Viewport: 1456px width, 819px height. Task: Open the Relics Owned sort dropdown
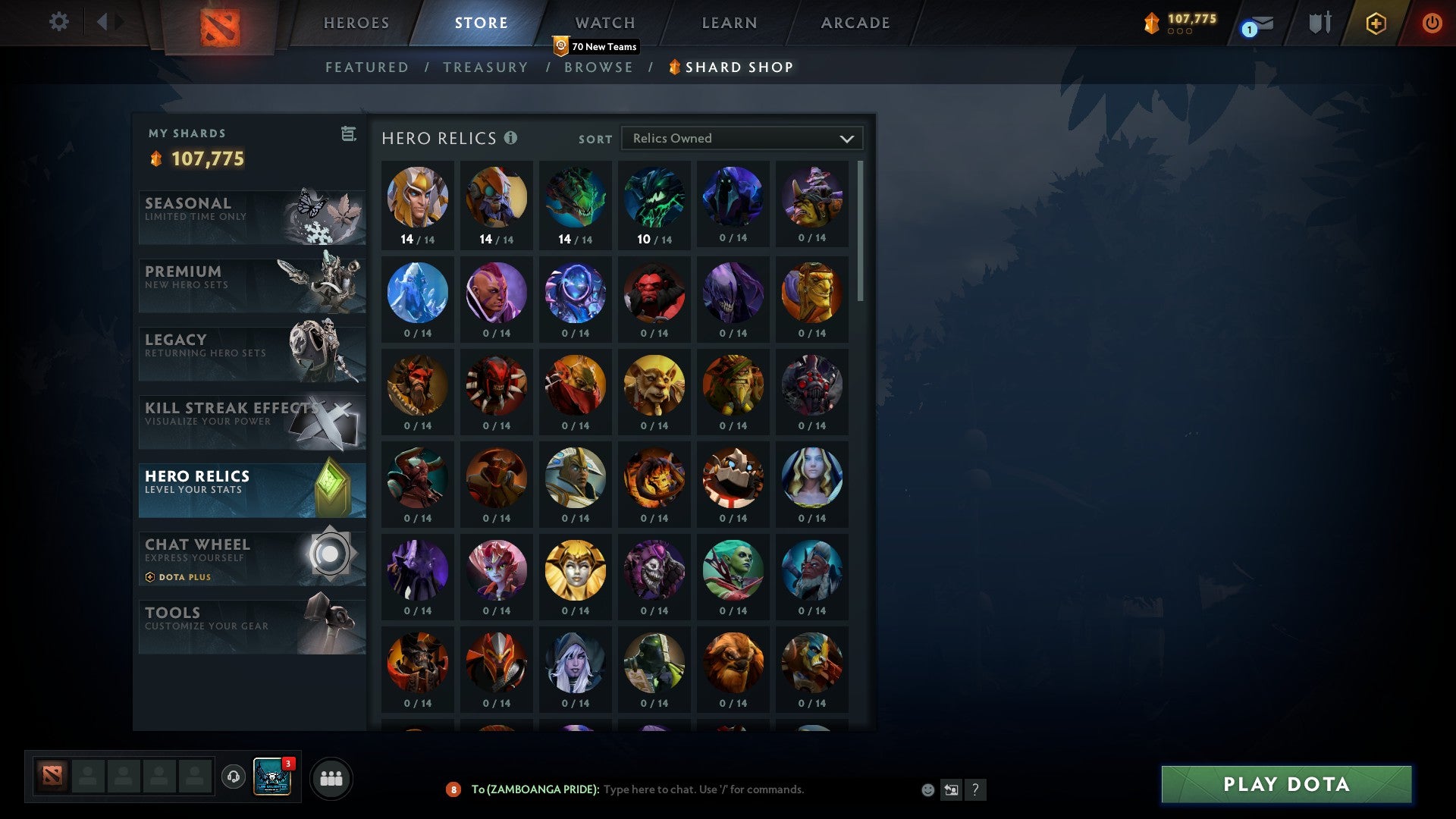point(742,138)
